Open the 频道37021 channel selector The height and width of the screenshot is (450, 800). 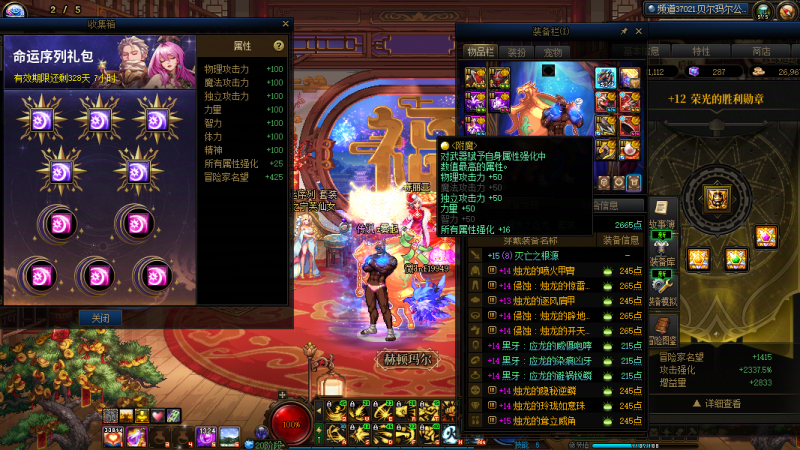[x=708, y=8]
